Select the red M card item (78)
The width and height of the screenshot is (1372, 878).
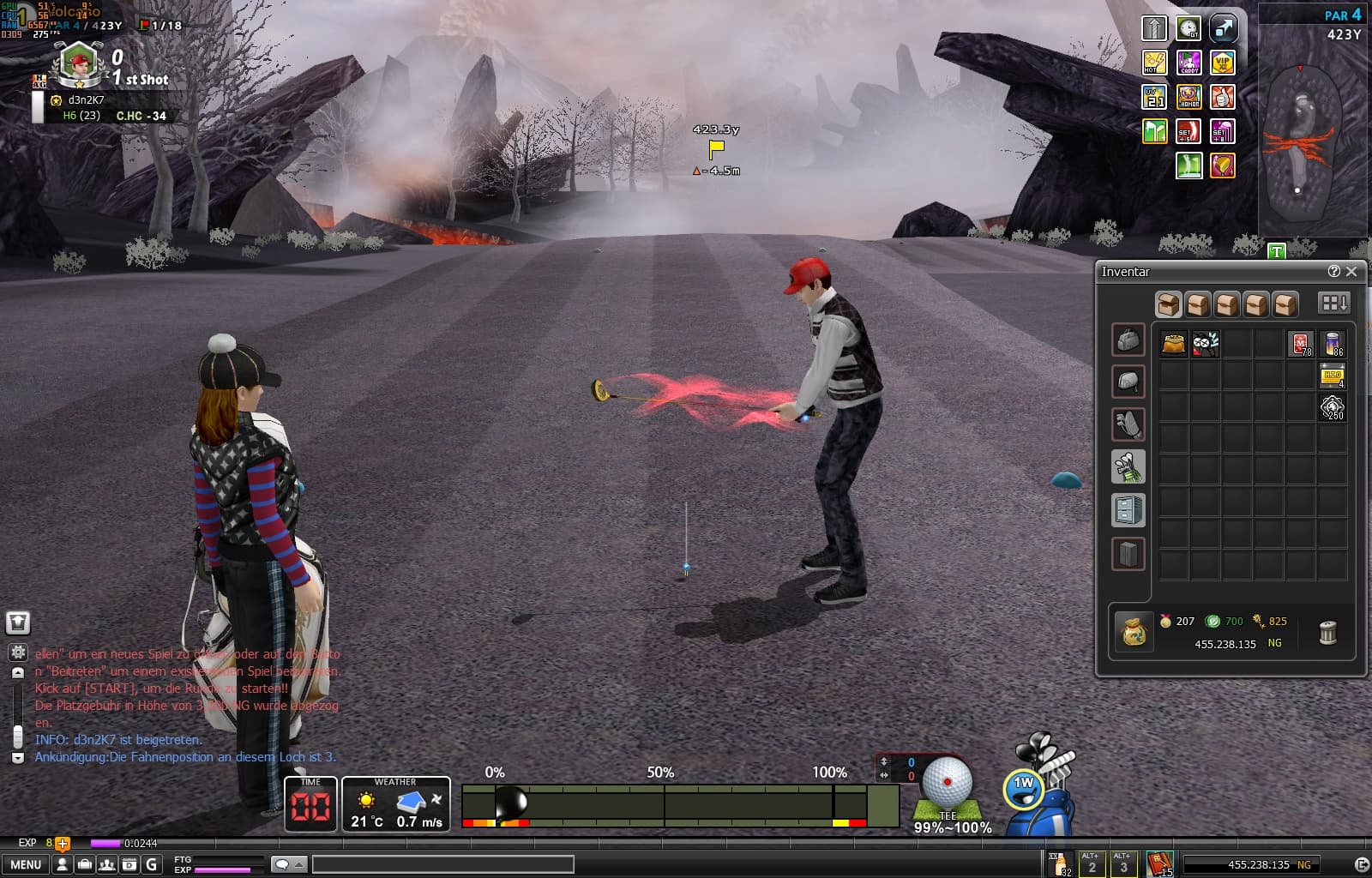click(x=1301, y=344)
